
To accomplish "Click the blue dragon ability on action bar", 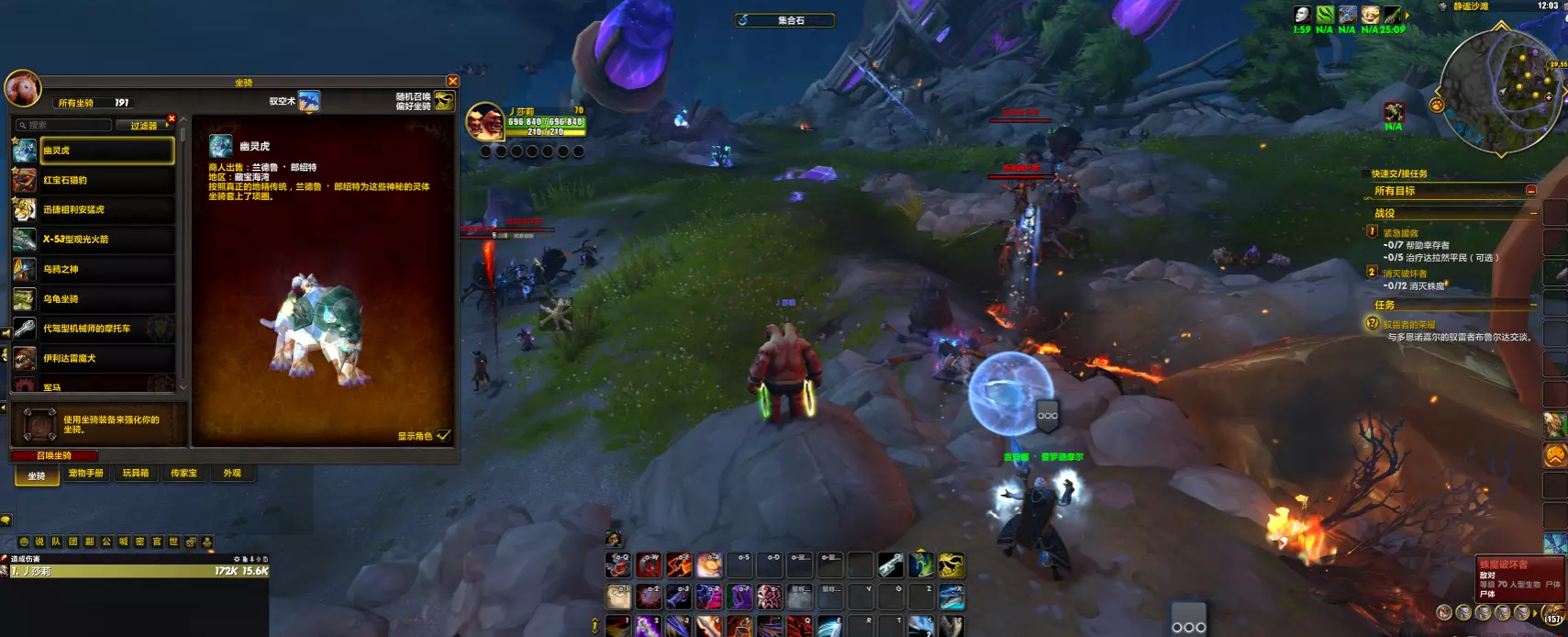I will pyautogui.click(x=951, y=598).
